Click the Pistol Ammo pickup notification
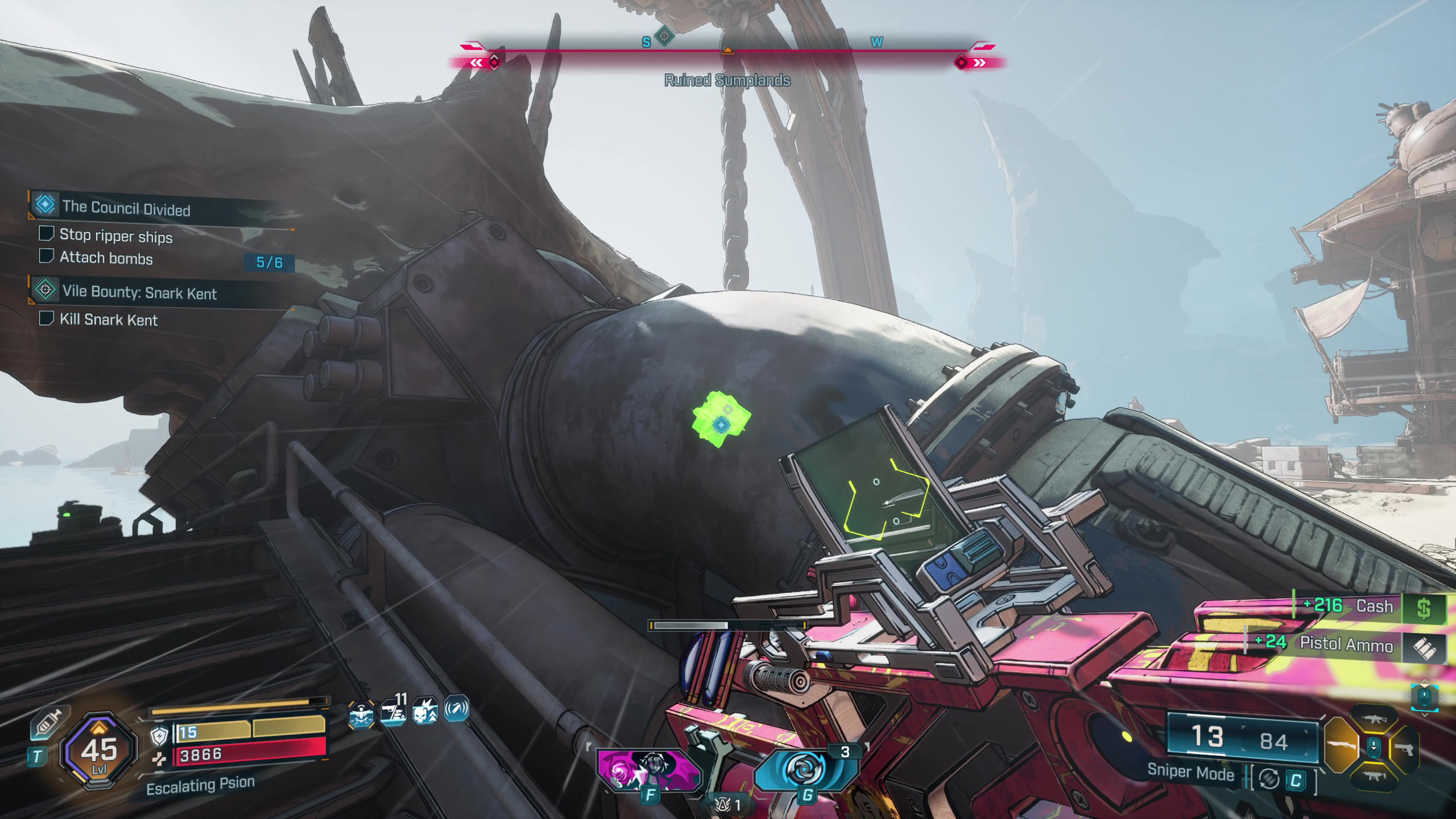 coord(1346,644)
